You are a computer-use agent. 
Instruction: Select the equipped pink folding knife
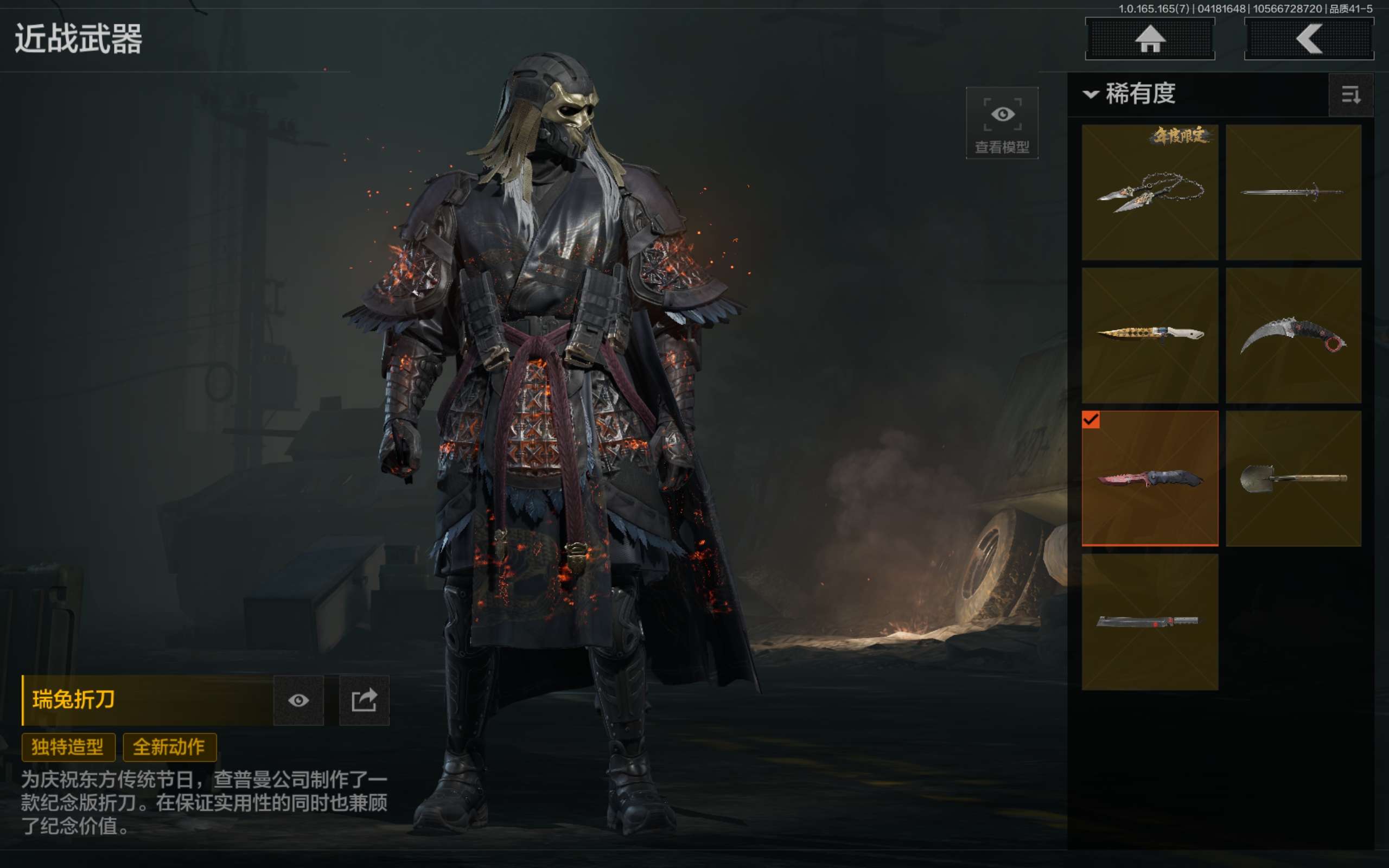1150,477
